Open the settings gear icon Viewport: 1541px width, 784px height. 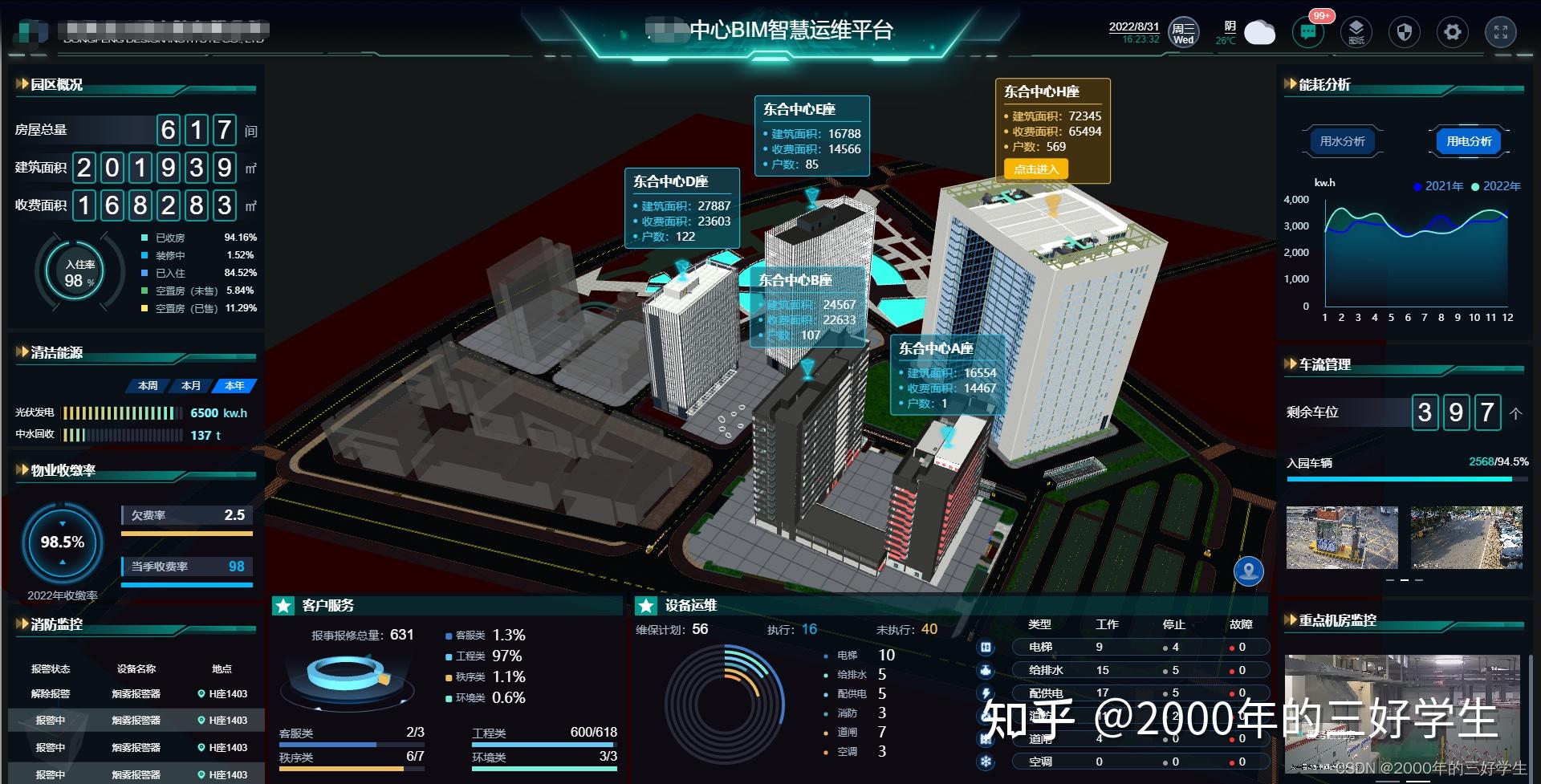click(1453, 32)
